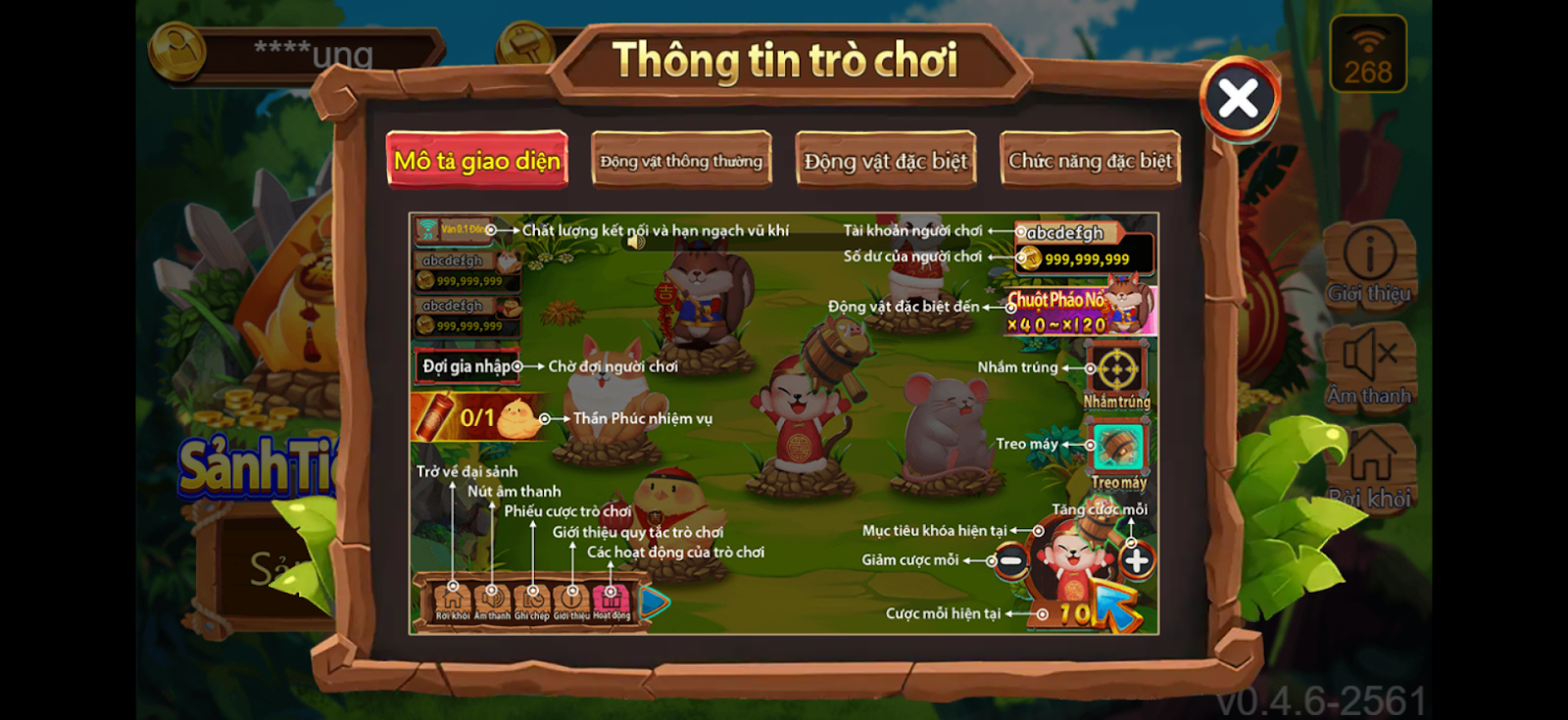The width and height of the screenshot is (1568, 720).
Task: Click the pink Hoạt động gift icon
Action: [x=611, y=598]
